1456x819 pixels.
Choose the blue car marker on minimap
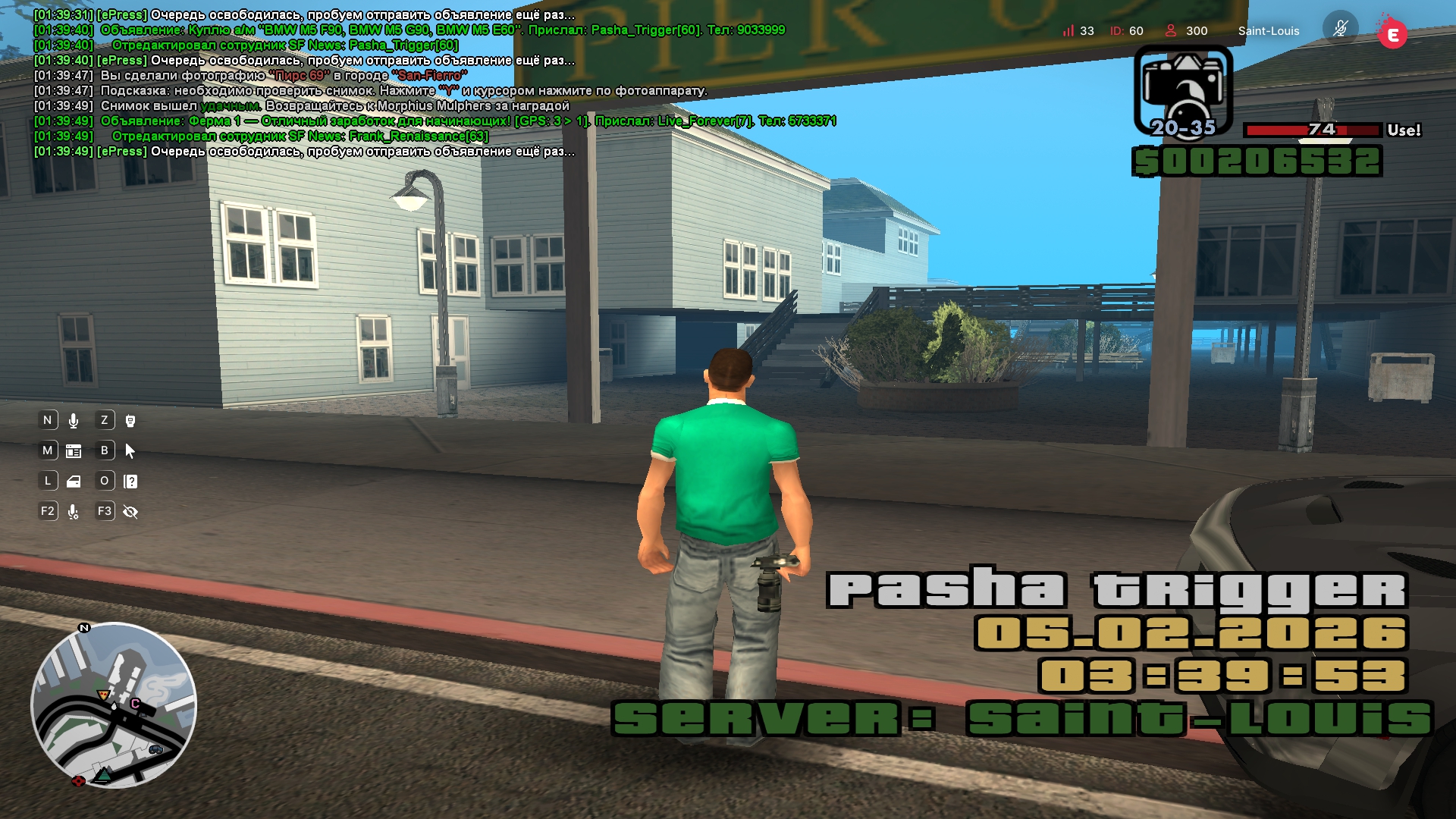[155, 749]
